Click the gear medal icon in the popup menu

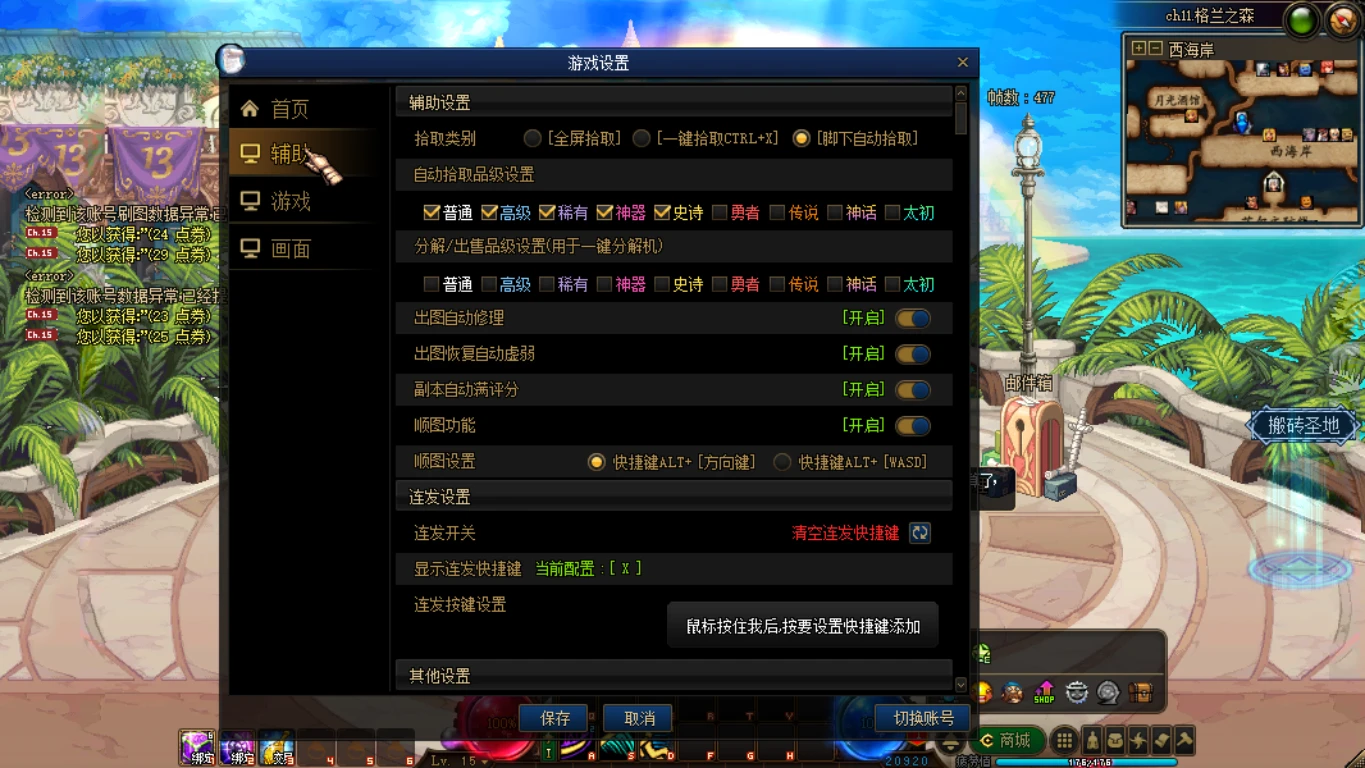(x=1076, y=693)
